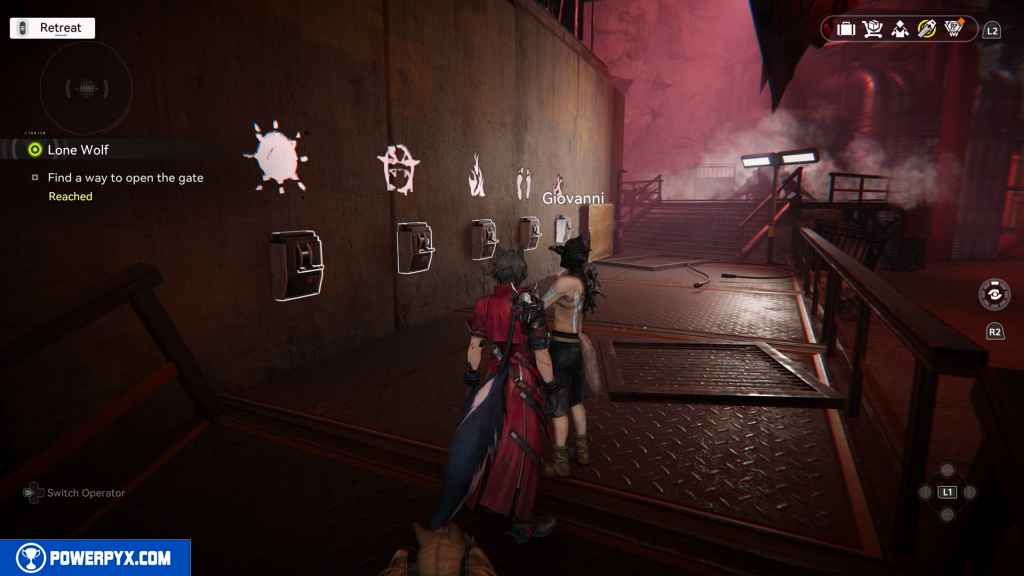The width and height of the screenshot is (1024, 576).
Task: Select the 'Find a way to open the gate' objective
Action: coord(125,178)
